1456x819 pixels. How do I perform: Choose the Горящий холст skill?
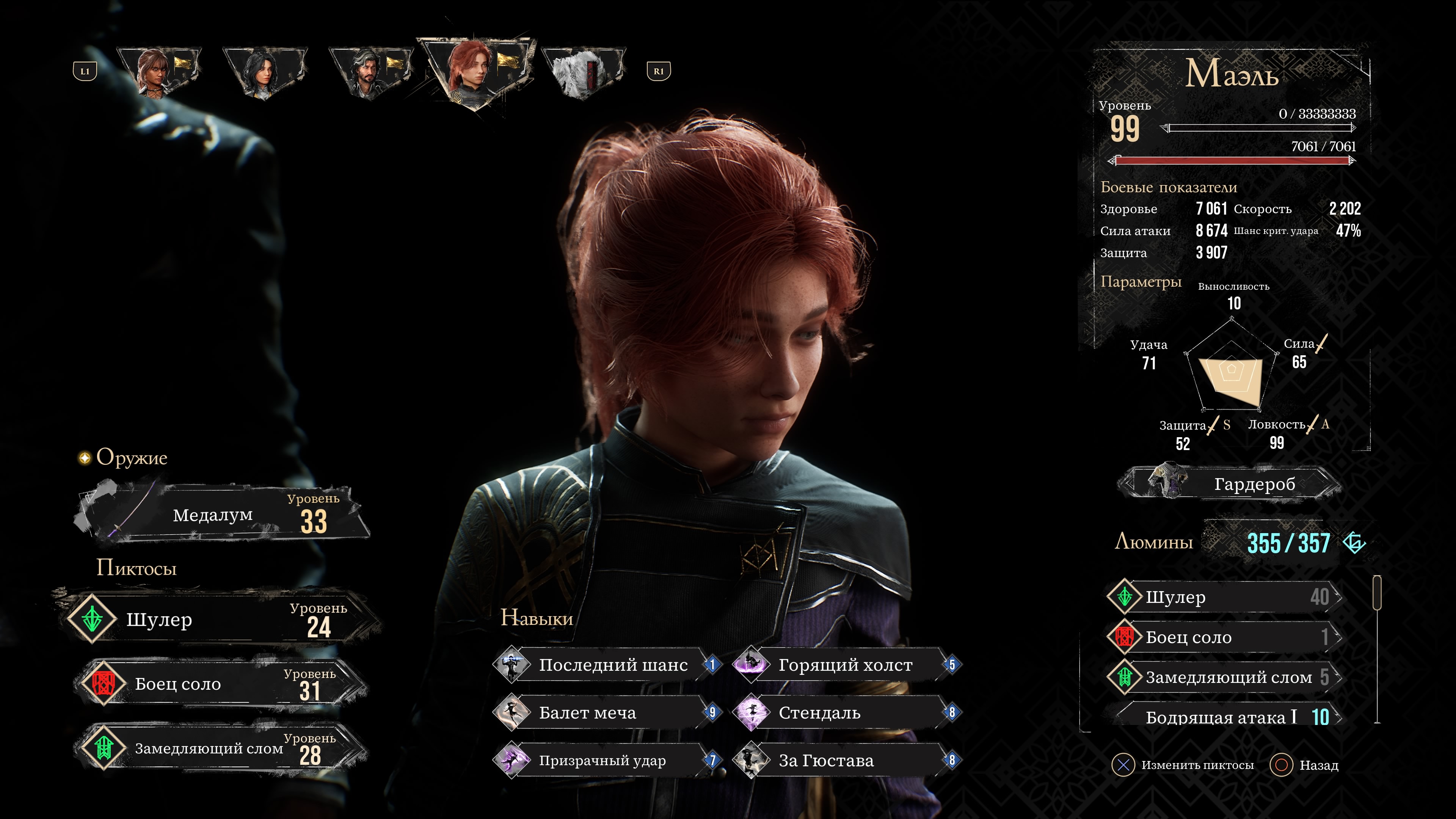(x=845, y=665)
